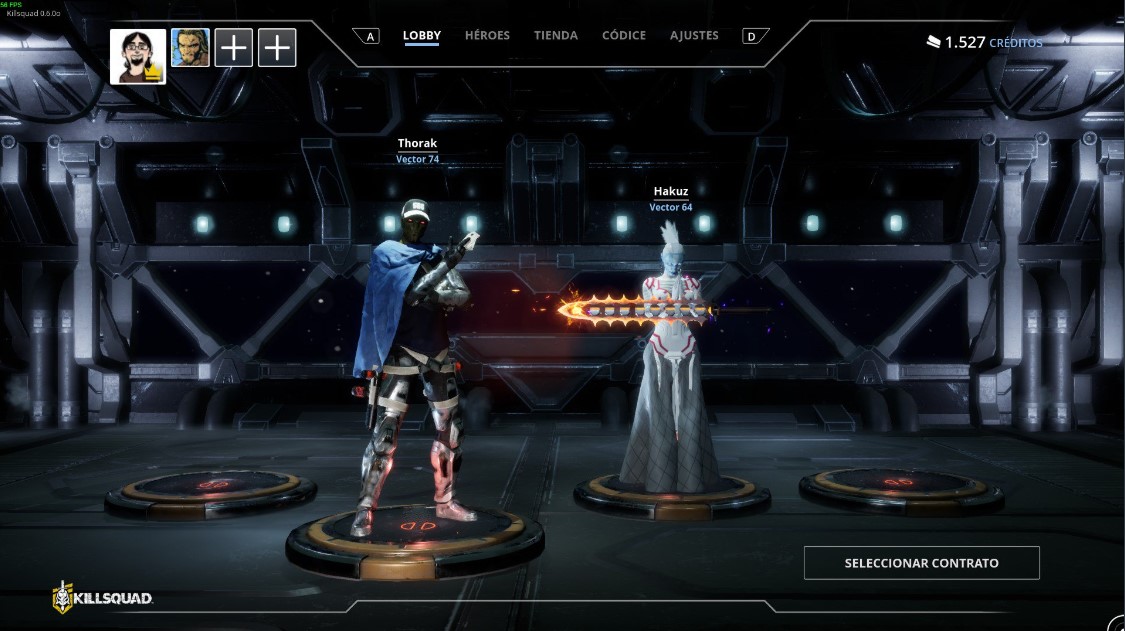Click the Seleccionar Contrato button
The image size is (1125, 631).
pos(921,563)
